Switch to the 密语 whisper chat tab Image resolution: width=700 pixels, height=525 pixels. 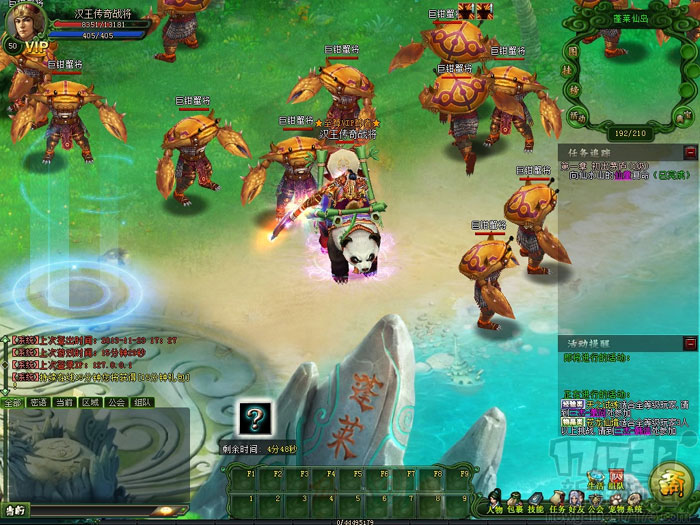click(x=38, y=402)
